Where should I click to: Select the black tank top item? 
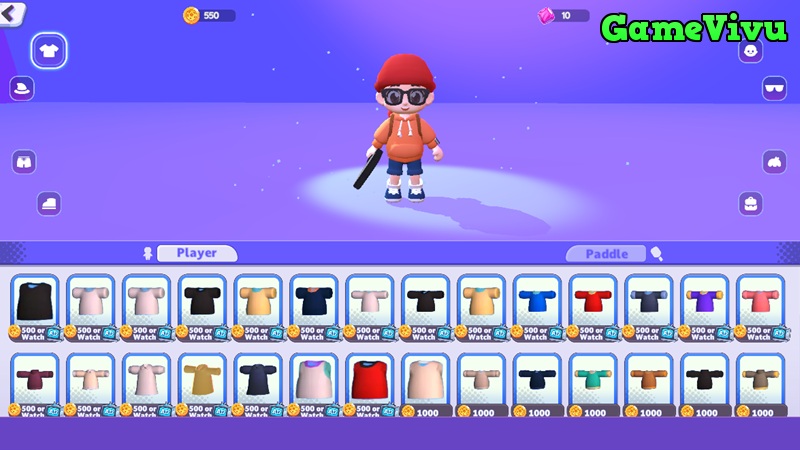tap(35, 300)
